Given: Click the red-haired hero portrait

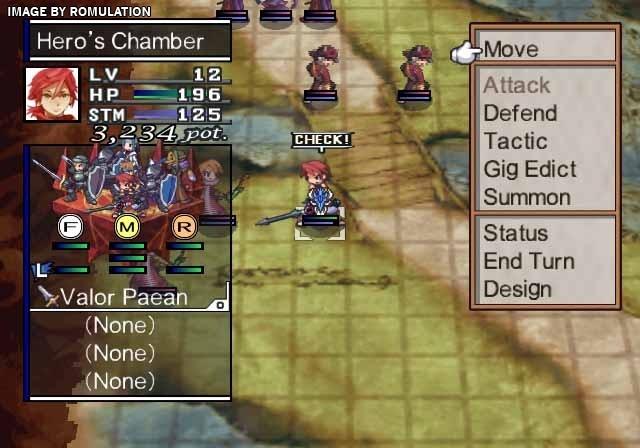Looking at the screenshot, I should 52,93.
